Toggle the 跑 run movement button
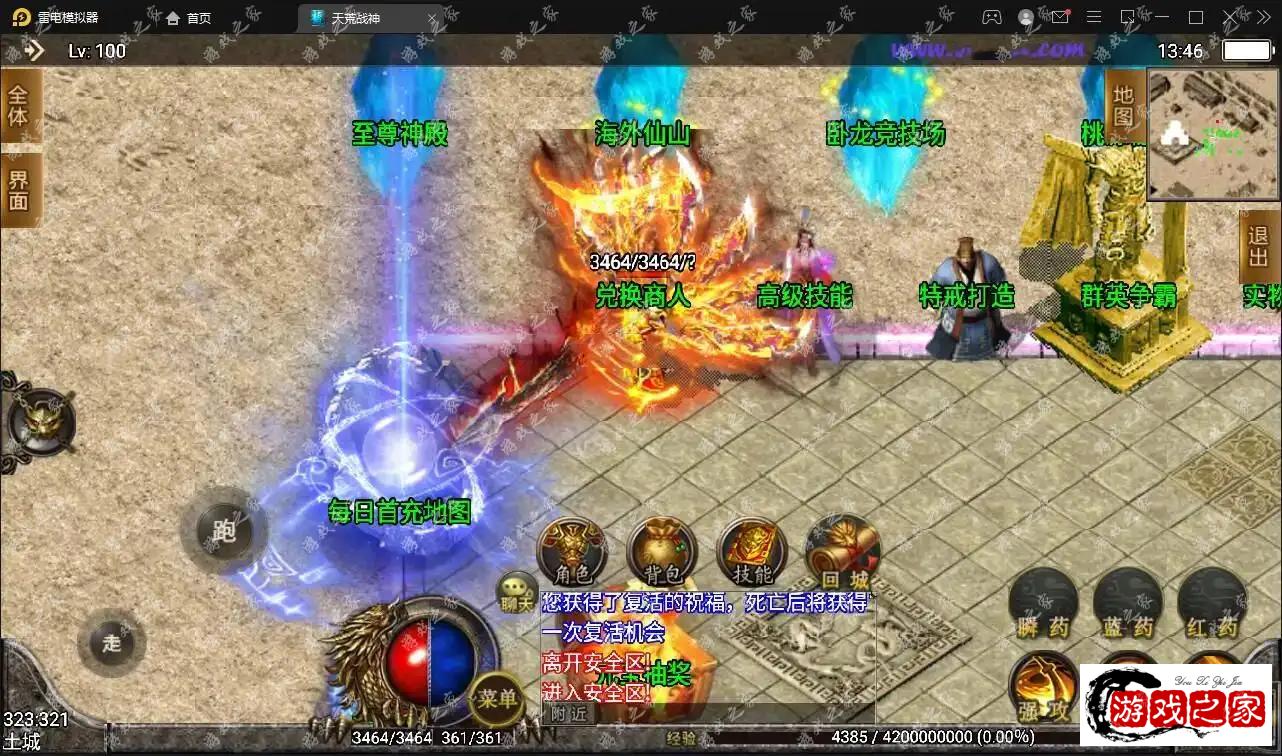The height and width of the screenshot is (756, 1282). (x=224, y=530)
